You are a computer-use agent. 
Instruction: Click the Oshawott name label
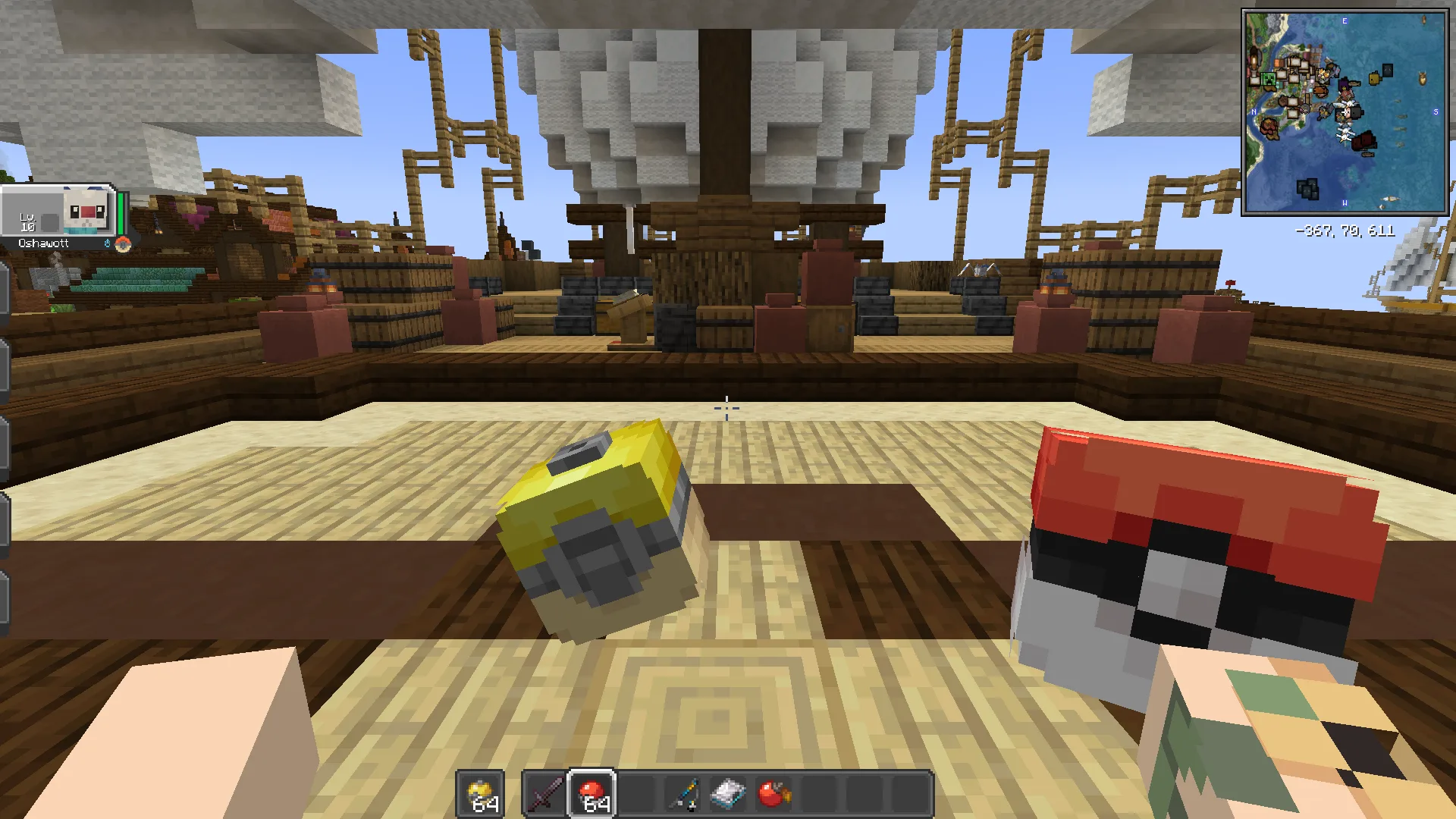(x=43, y=243)
